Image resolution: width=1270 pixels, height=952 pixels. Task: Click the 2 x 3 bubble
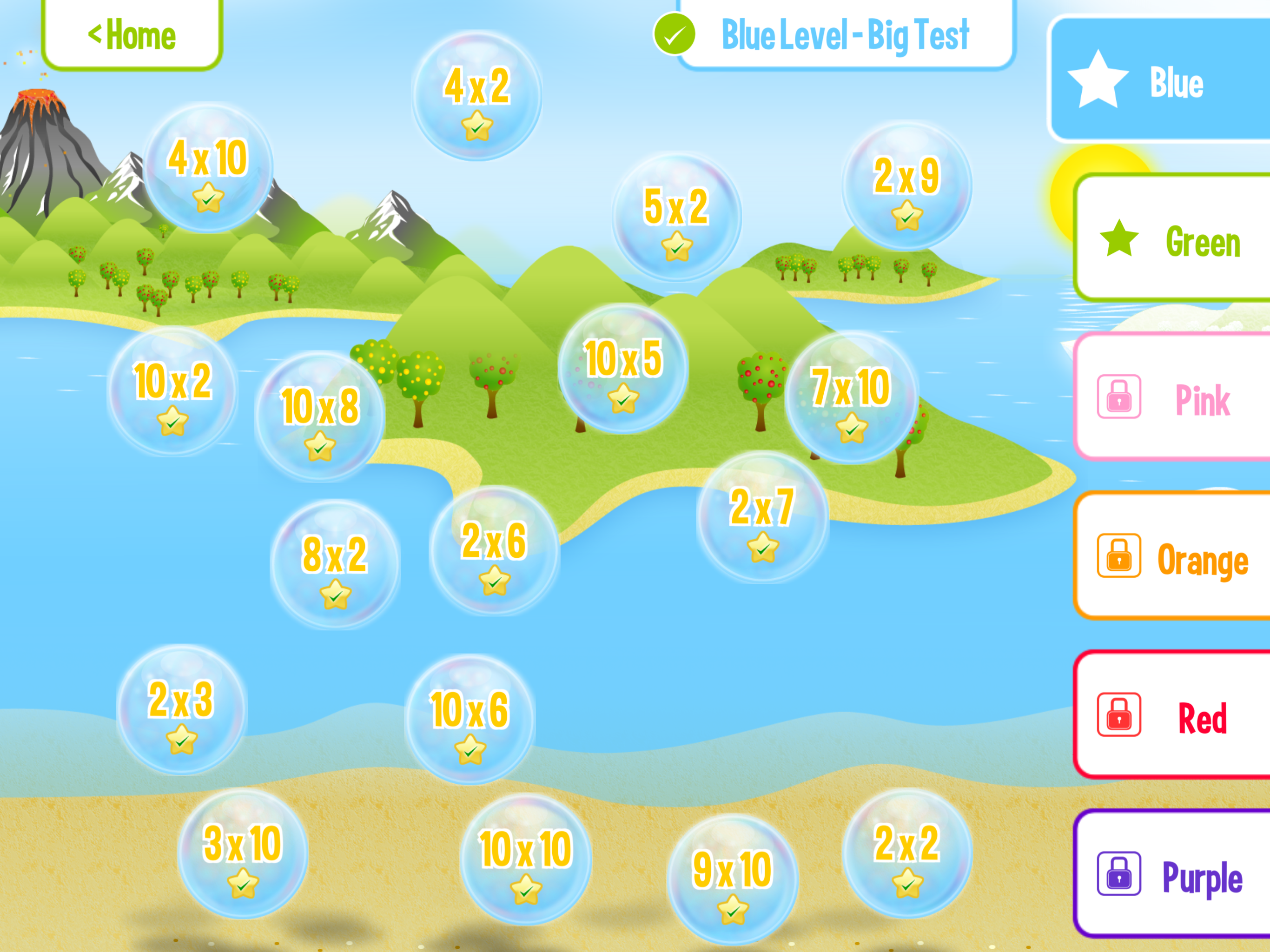pyautogui.click(x=181, y=710)
